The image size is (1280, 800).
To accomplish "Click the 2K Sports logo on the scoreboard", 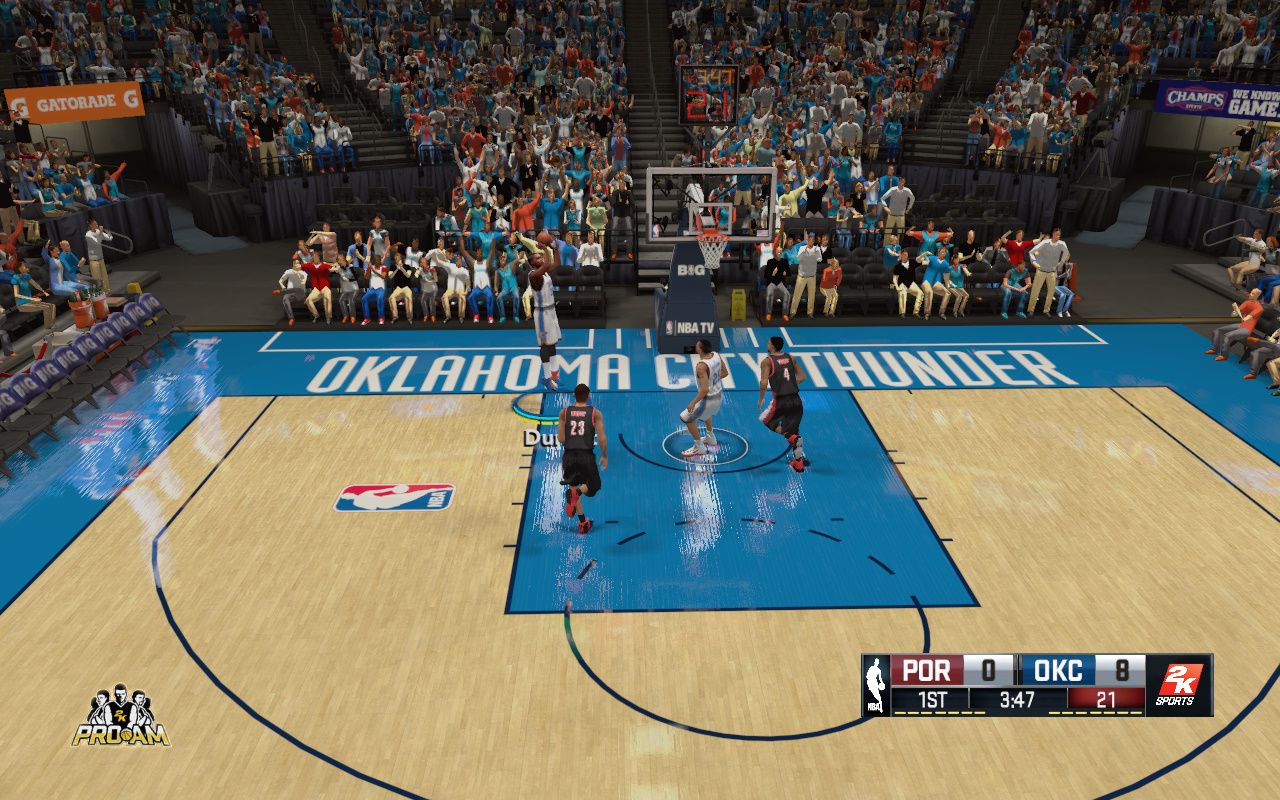I will [x=1179, y=685].
